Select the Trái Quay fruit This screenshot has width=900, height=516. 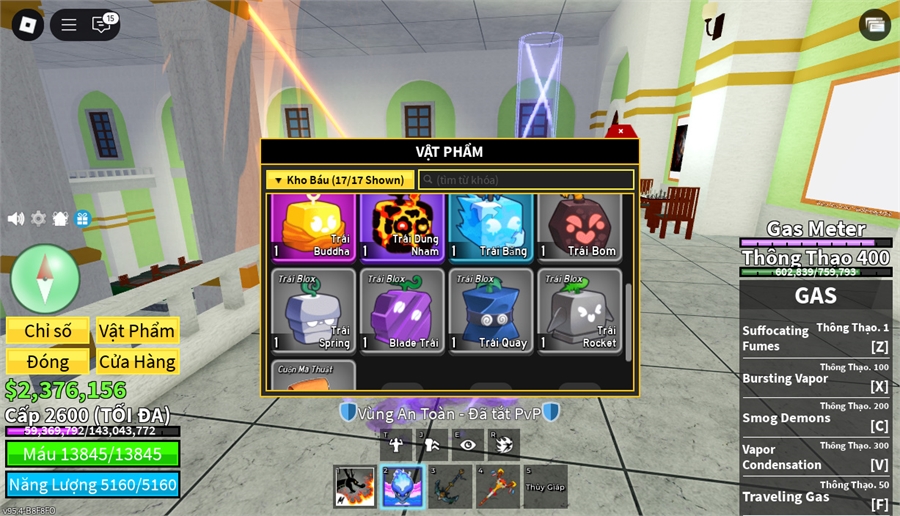489,310
